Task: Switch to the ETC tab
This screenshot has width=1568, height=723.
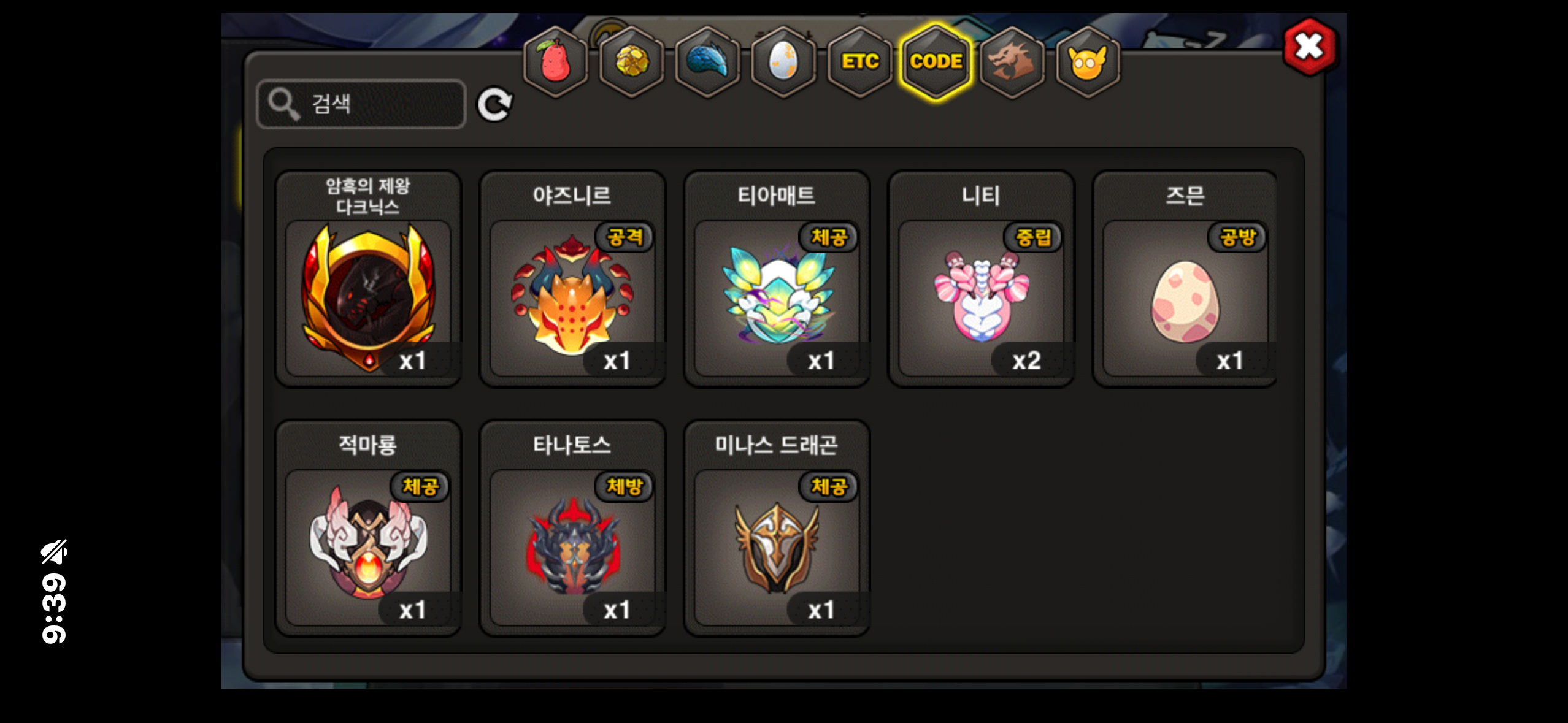Action: coord(859,62)
